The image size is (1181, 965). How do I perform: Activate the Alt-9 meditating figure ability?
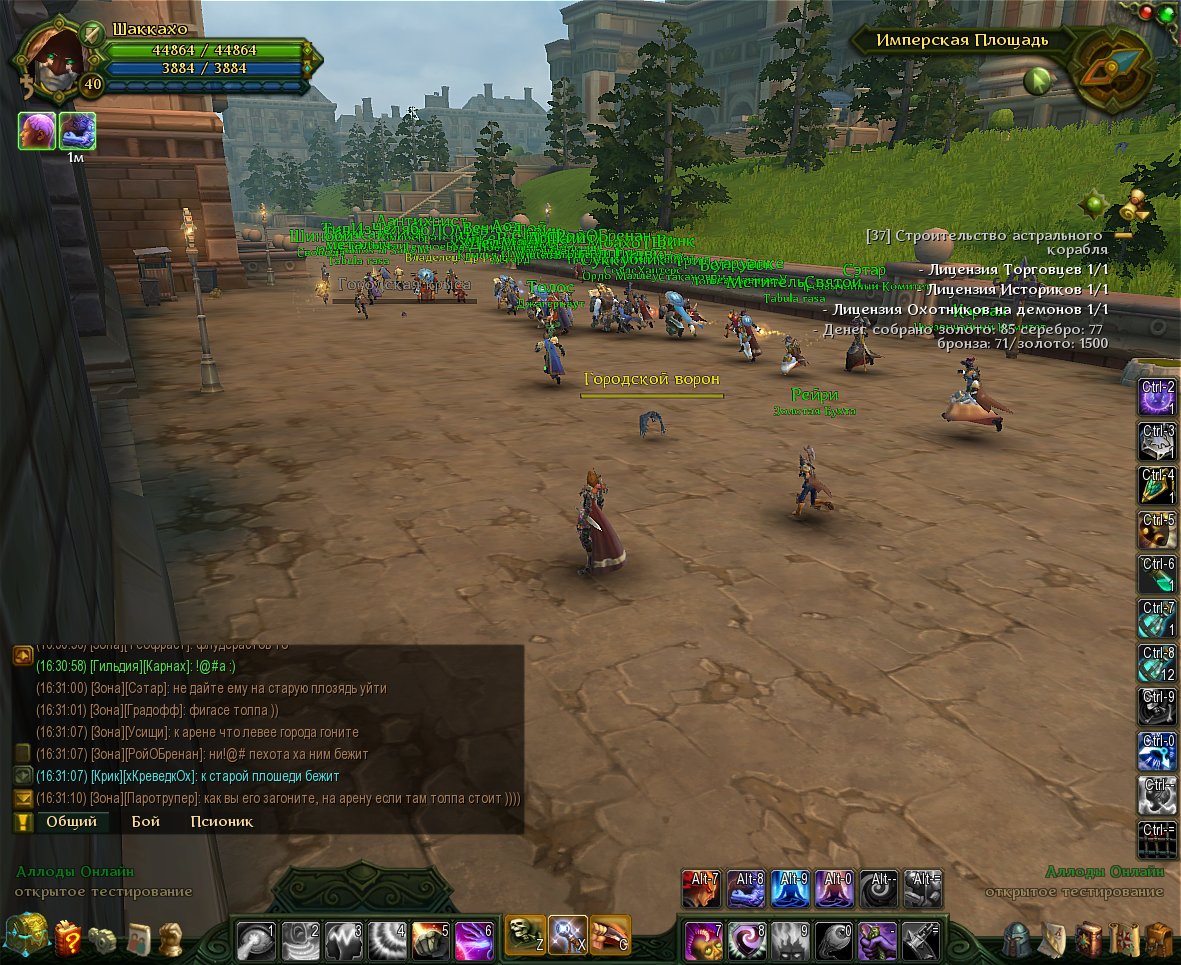(790, 889)
